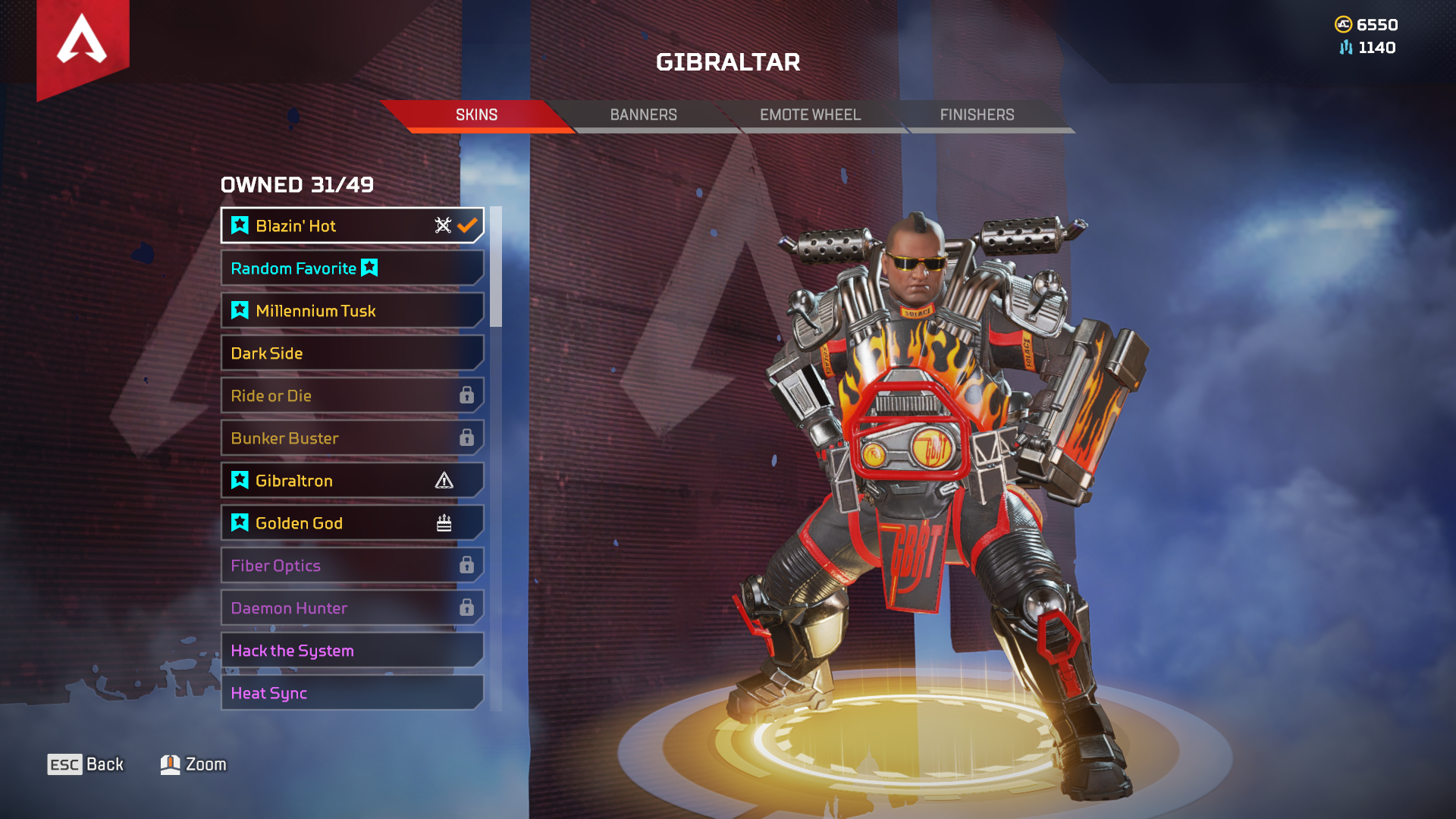Select the Skins tab
The image size is (1456, 819).
(476, 115)
